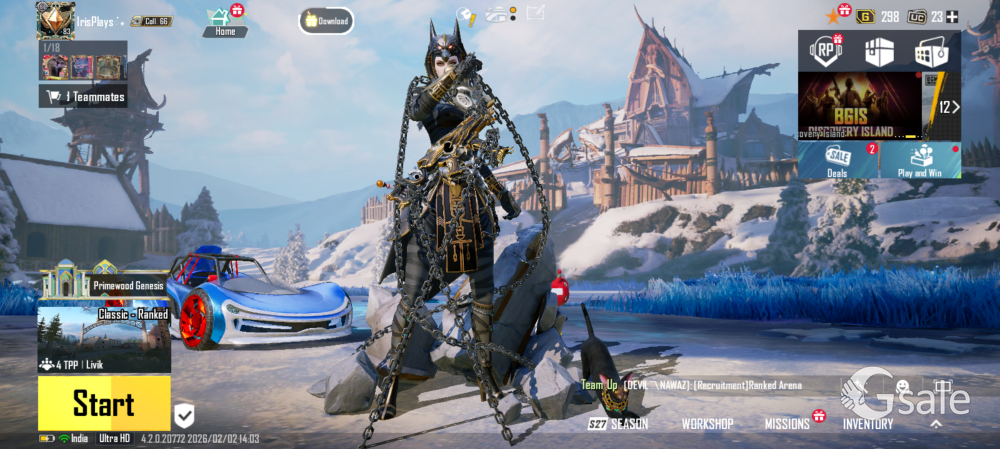This screenshot has height=449, width=1000.
Task: Open the Workshop menu
Action: tap(707, 424)
